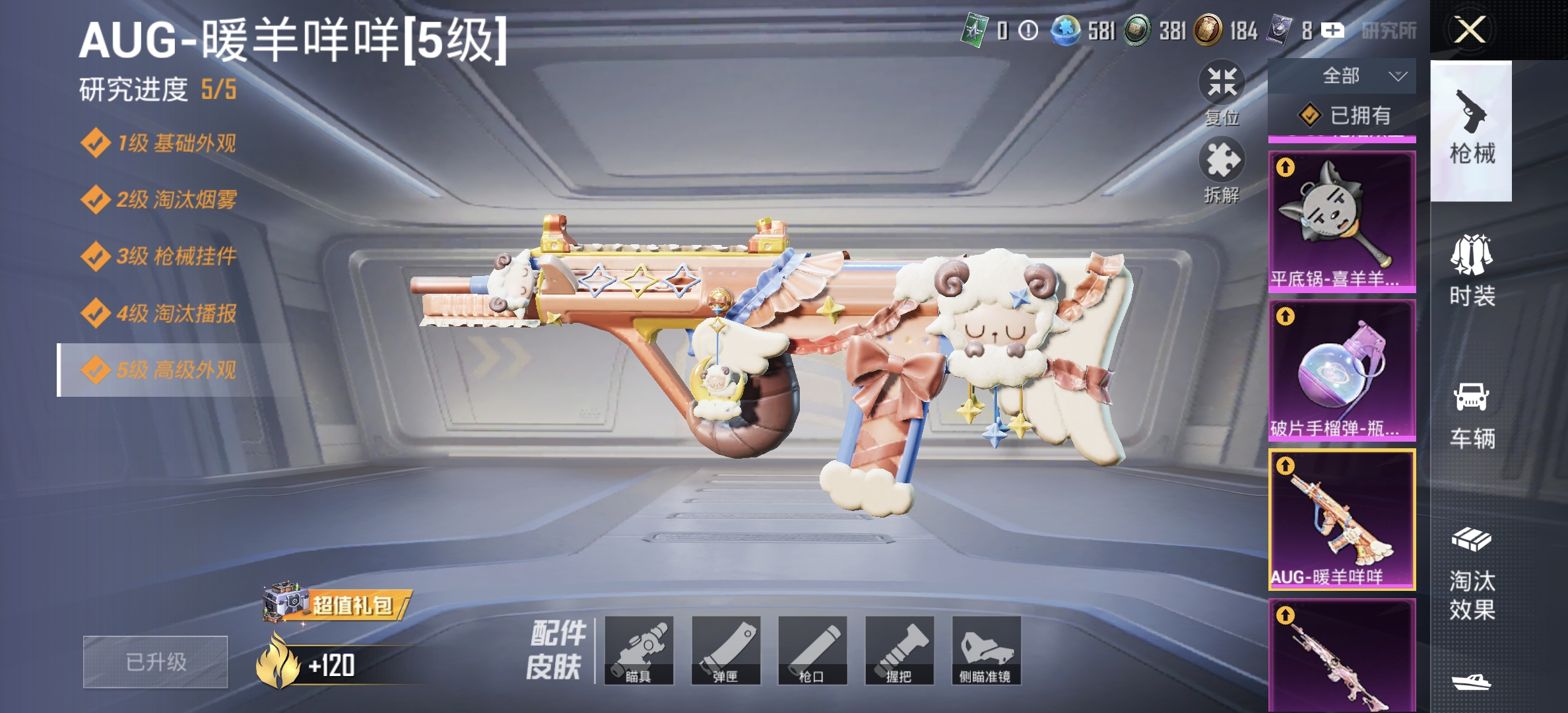Screen dimensions: 1568x713
Task: Select the 弹匣 magazine attachment icon
Action: (726, 650)
